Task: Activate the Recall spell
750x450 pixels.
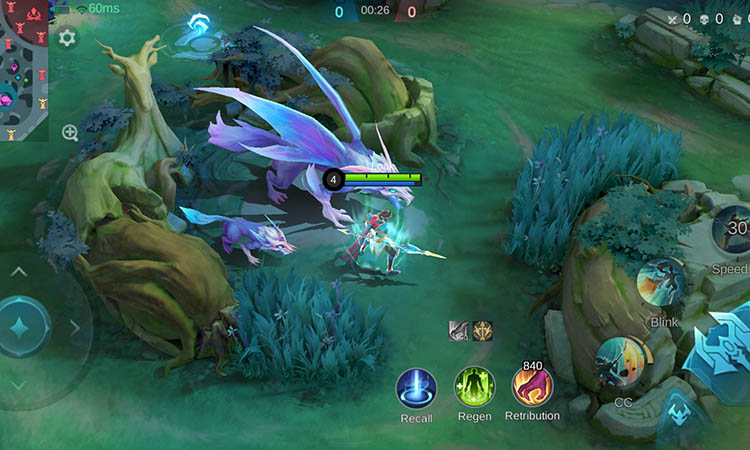Action: click(x=416, y=387)
